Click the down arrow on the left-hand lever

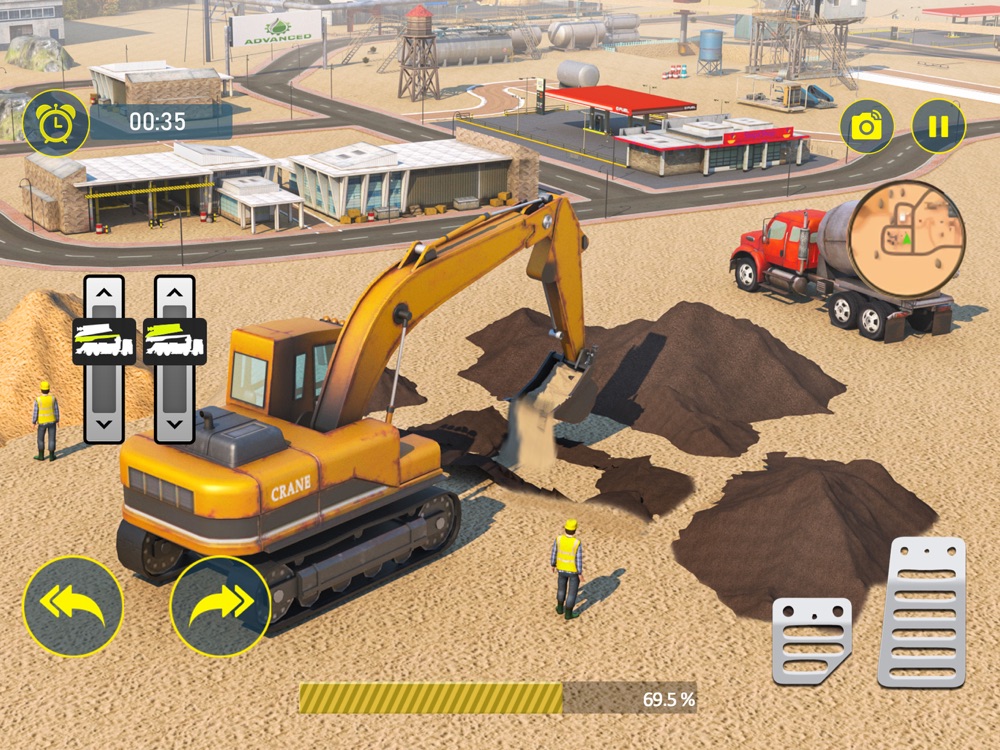(x=104, y=425)
